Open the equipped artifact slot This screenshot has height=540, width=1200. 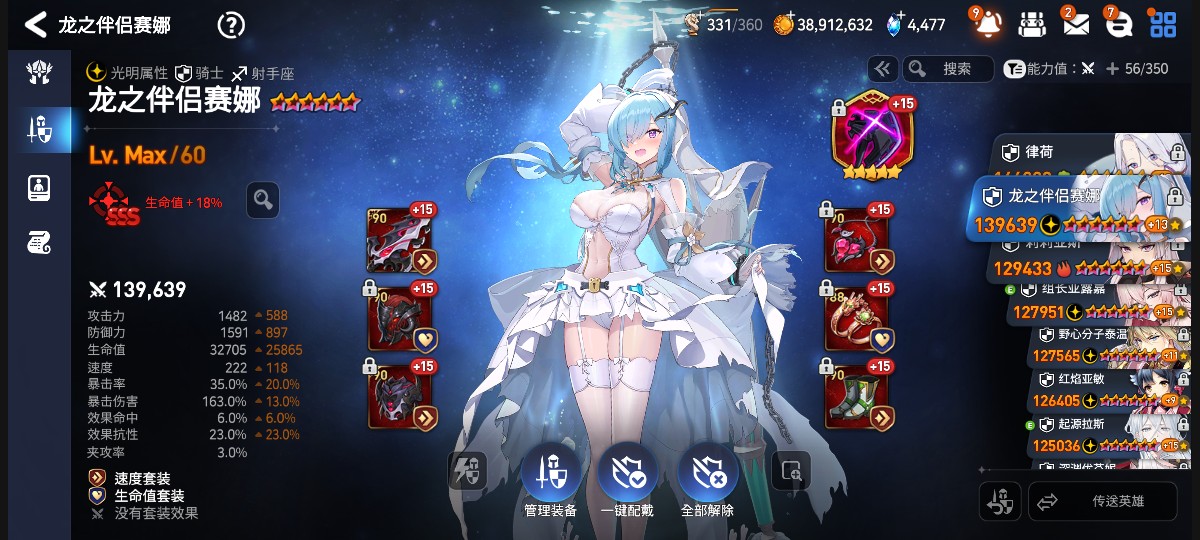867,136
